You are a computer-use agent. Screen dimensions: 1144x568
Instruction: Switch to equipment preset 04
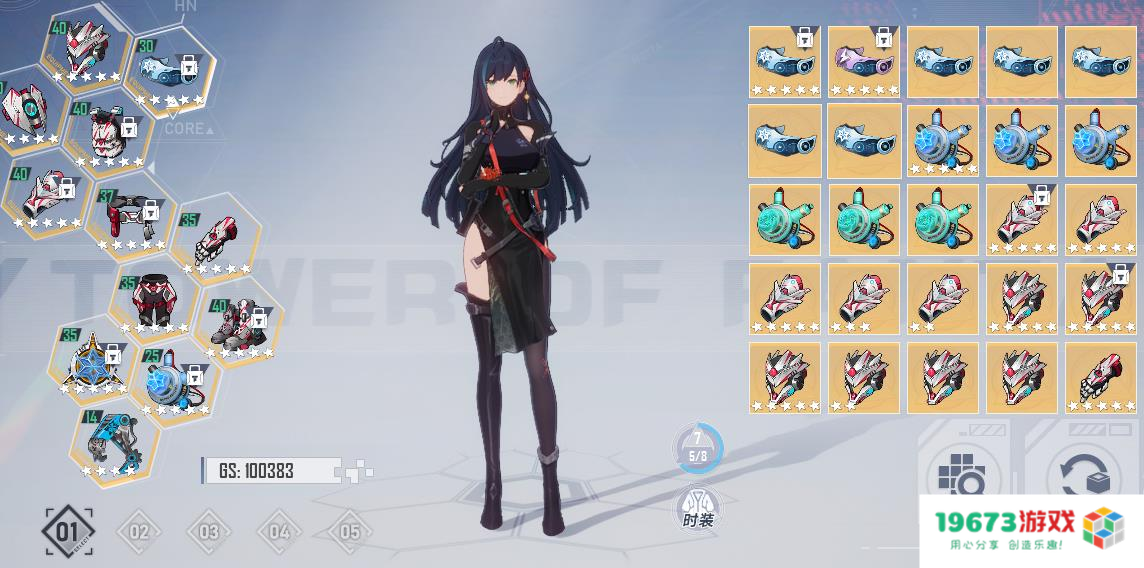pyautogui.click(x=279, y=531)
